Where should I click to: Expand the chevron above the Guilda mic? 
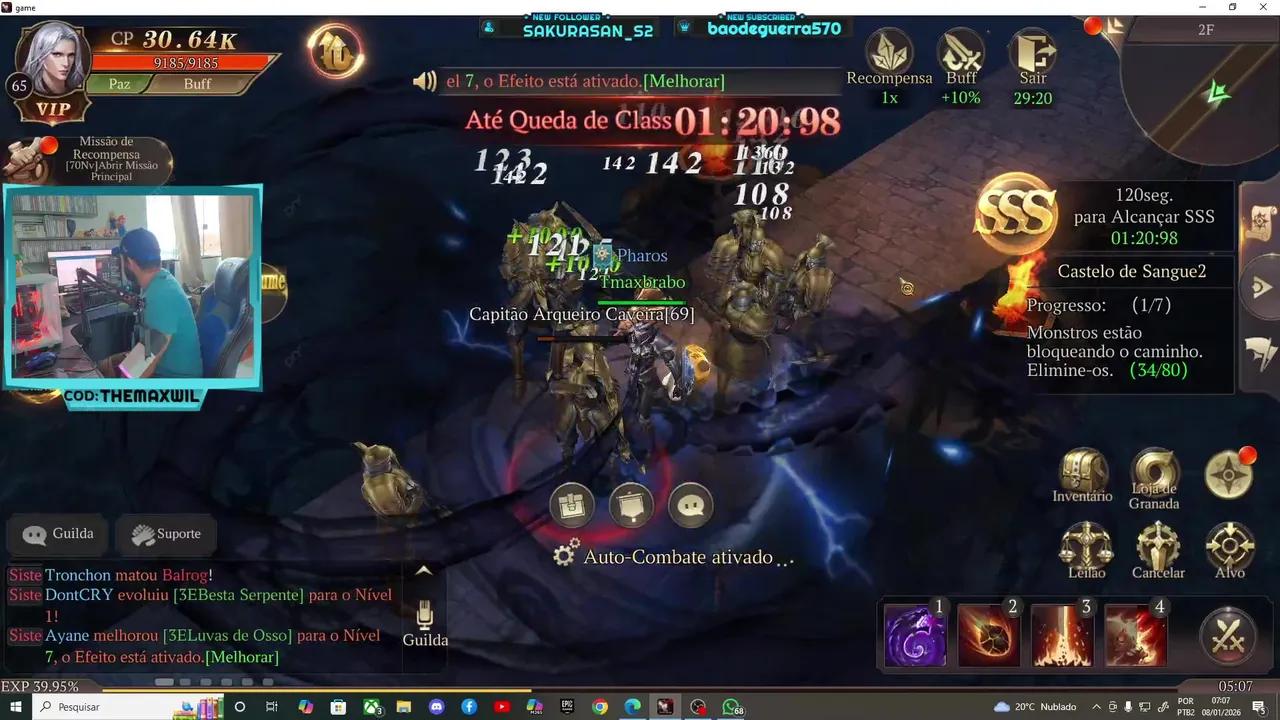pos(424,569)
